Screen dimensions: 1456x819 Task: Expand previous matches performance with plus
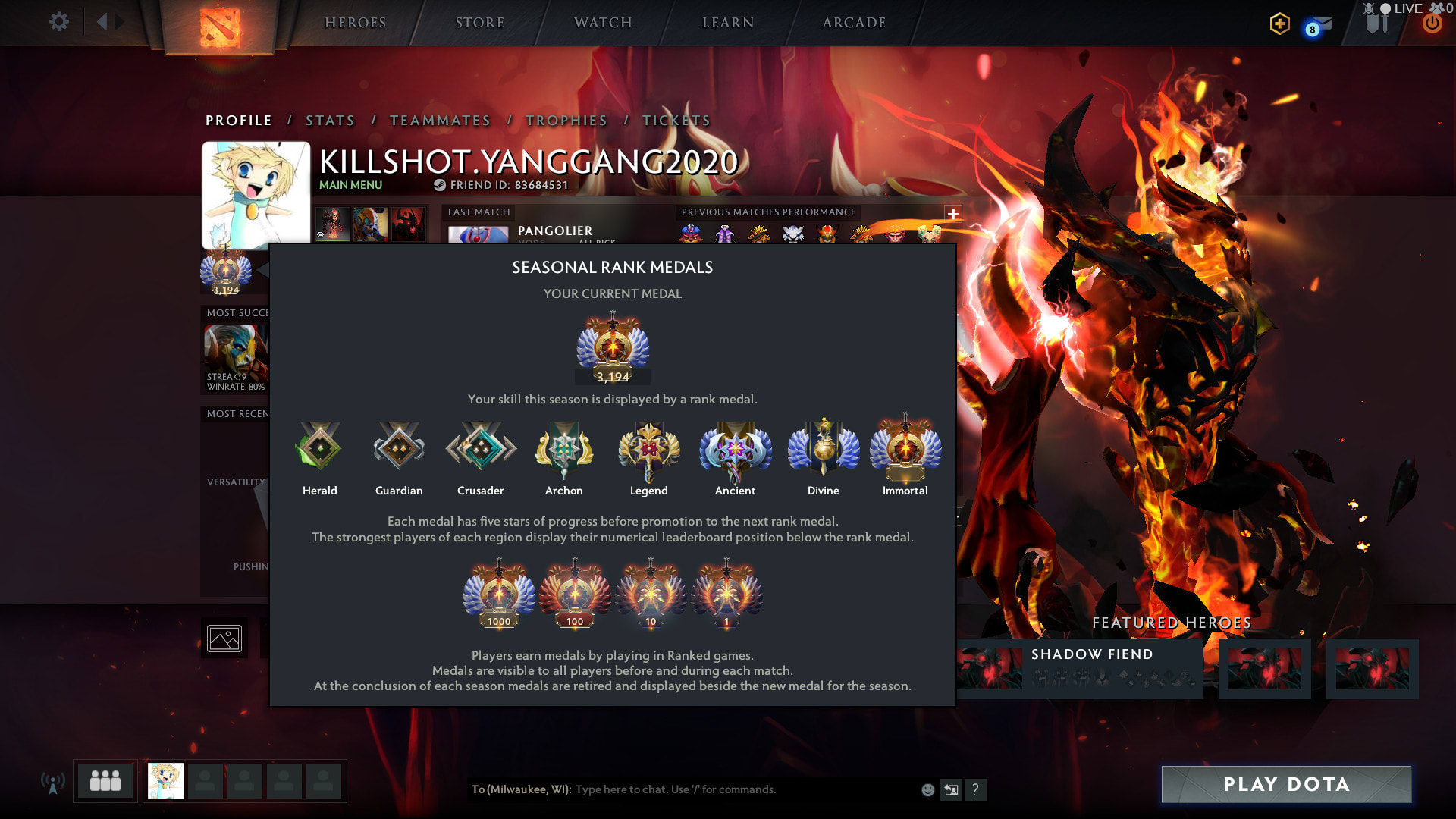pos(953,214)
